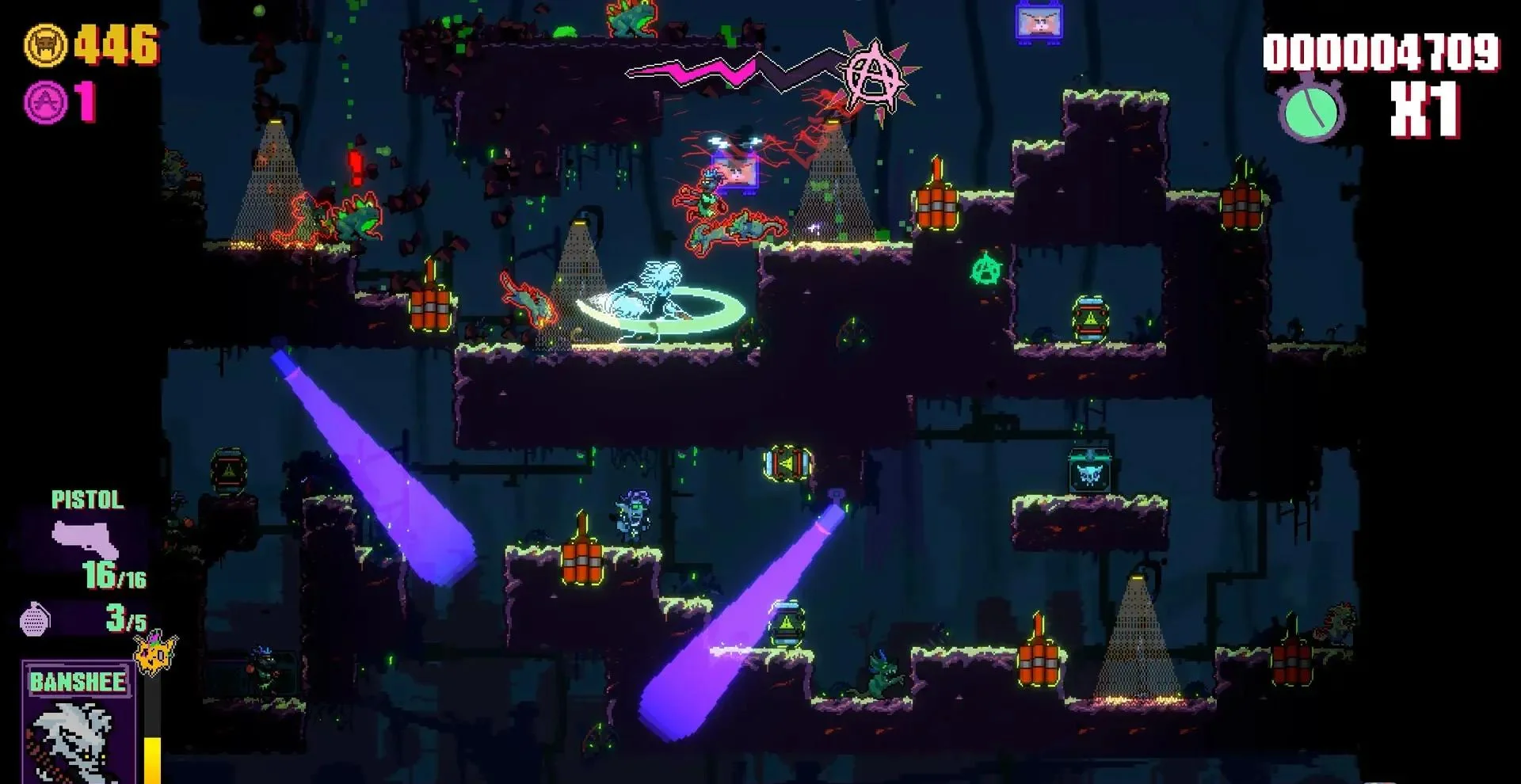1521x784 pixels.
Task: Click the green stopwatch timer icon
Action: point(1311,110)
